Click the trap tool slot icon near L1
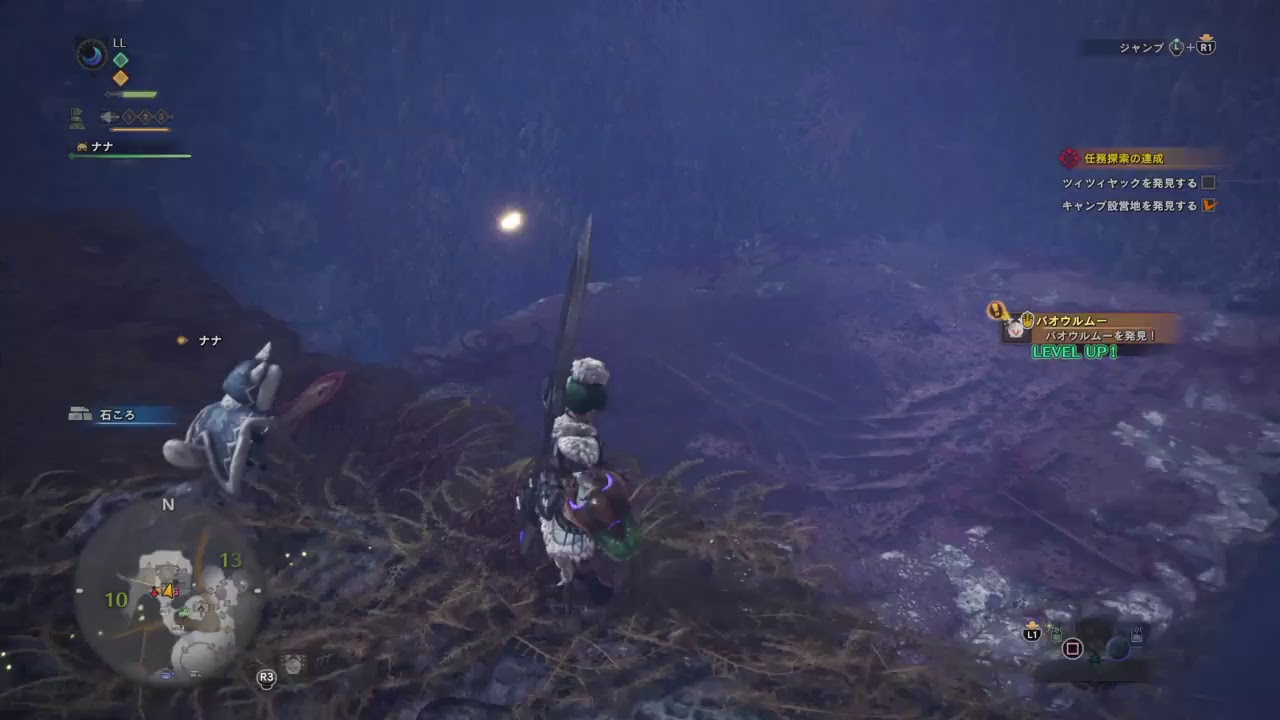This screenshot has width=1280, height=720. pos(1056,634)
